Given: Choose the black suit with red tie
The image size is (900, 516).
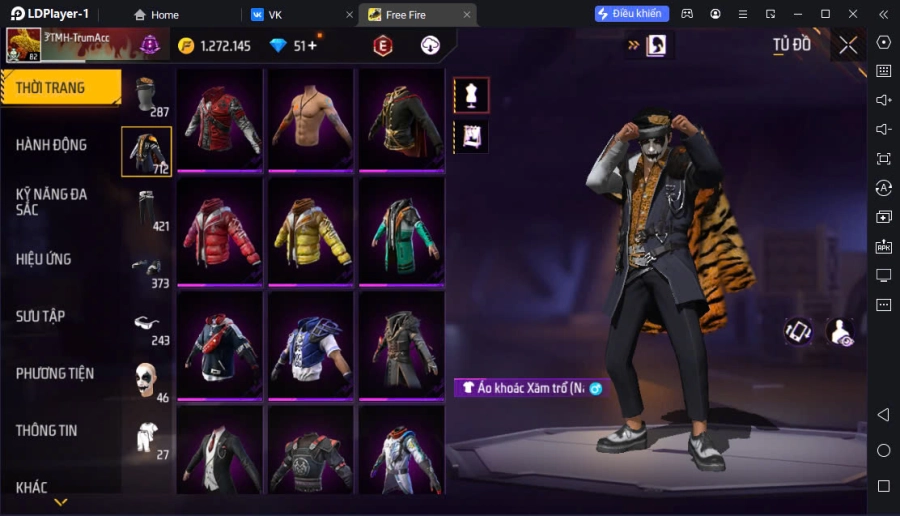Looking at the screenshot, I should pyautogui.click(x=221, y=455).
